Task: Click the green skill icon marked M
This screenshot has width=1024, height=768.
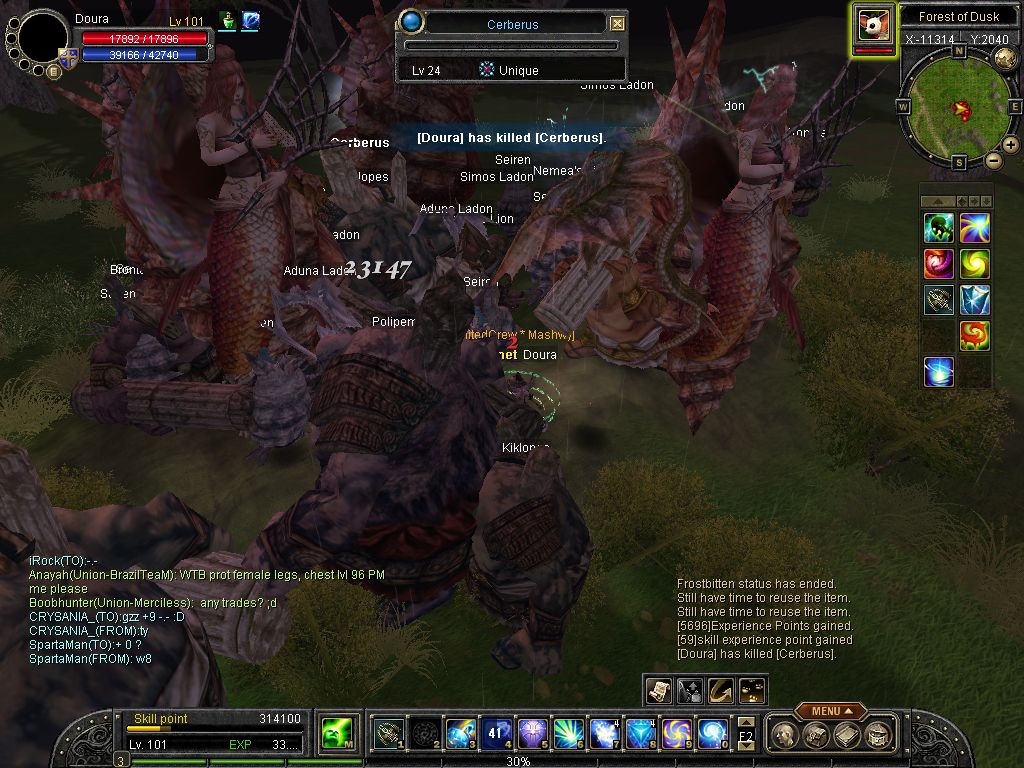Action: click(x=334, y=735)
